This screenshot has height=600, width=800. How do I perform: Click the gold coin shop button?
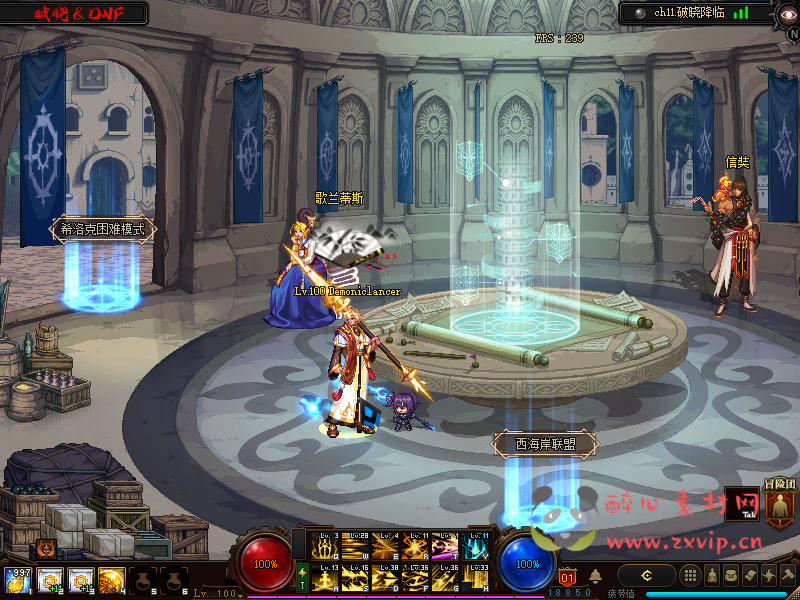[646, 575]
